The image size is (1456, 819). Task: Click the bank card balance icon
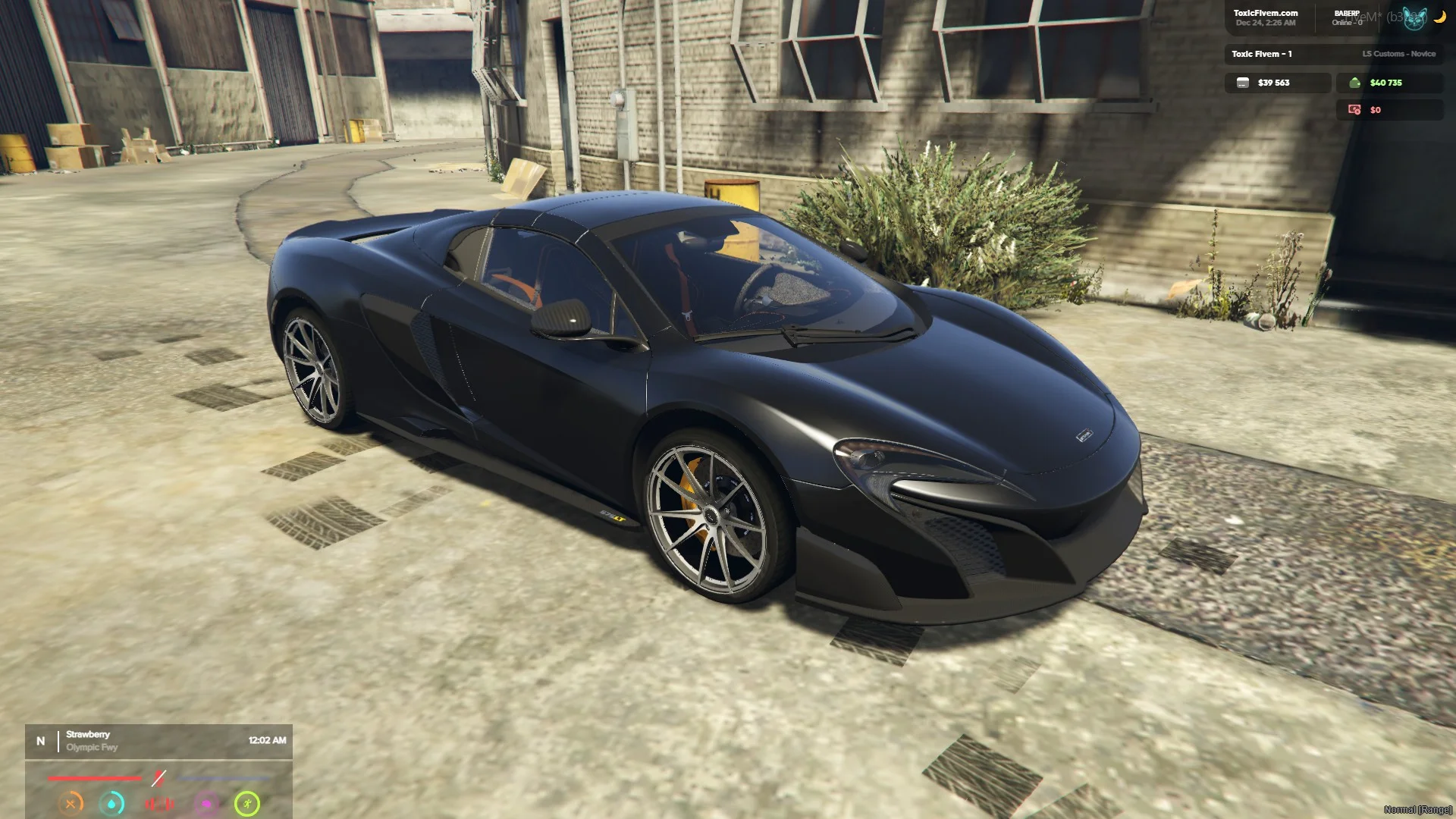1242,83
